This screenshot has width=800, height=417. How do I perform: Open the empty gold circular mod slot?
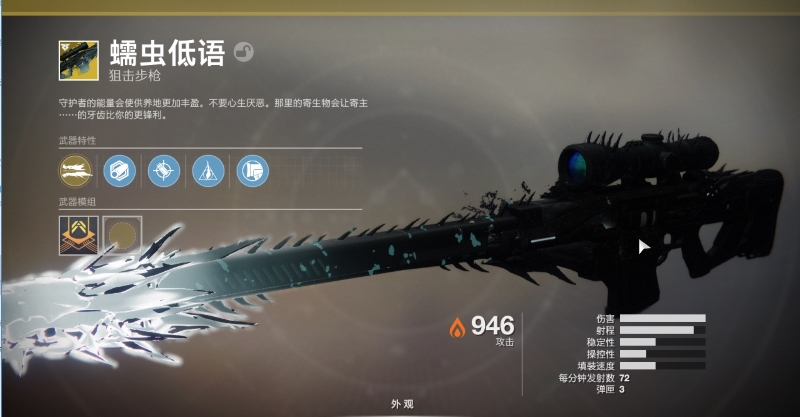tap(122, 234)
